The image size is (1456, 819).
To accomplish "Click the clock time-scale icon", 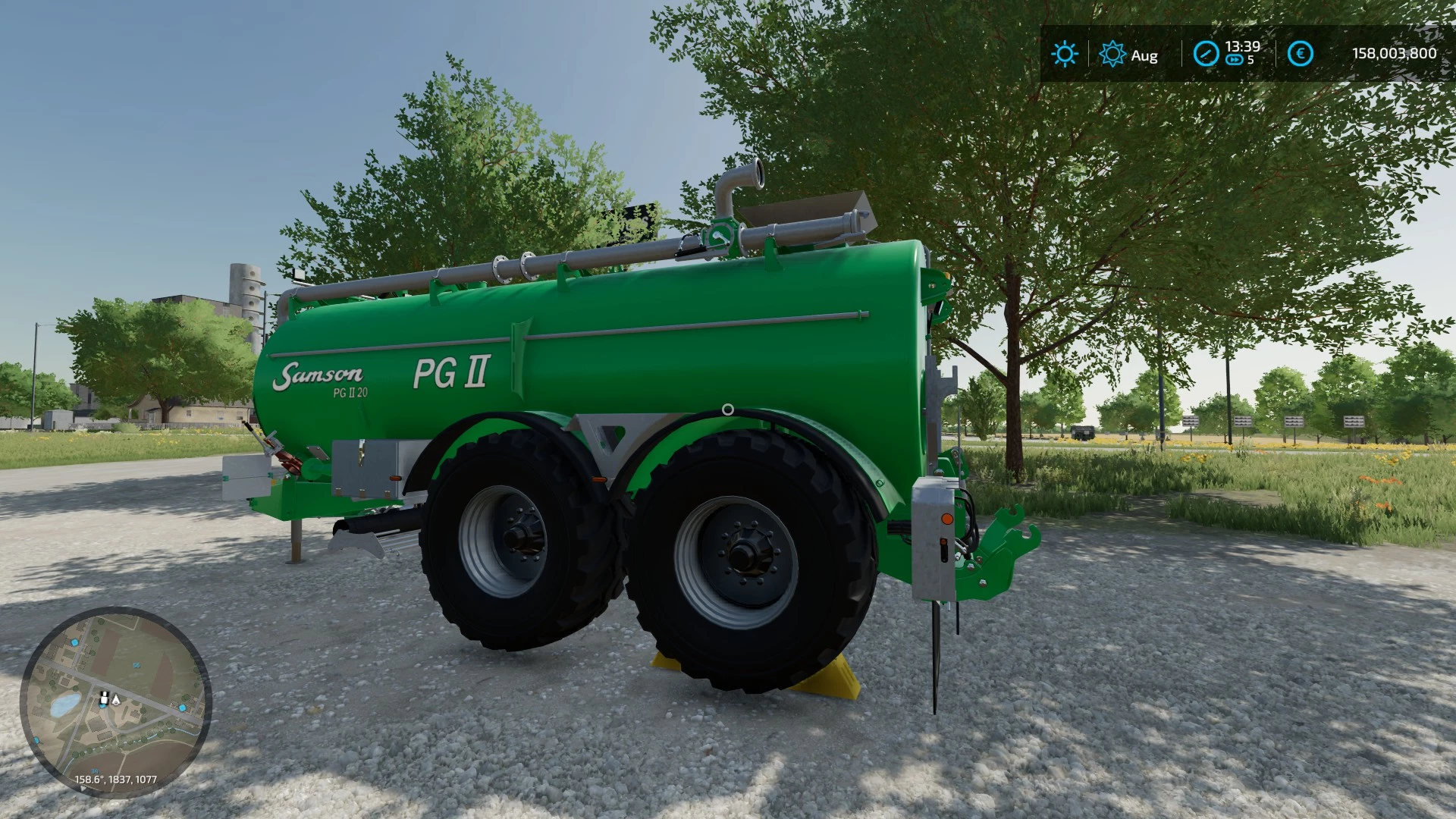I will 1206,54.
